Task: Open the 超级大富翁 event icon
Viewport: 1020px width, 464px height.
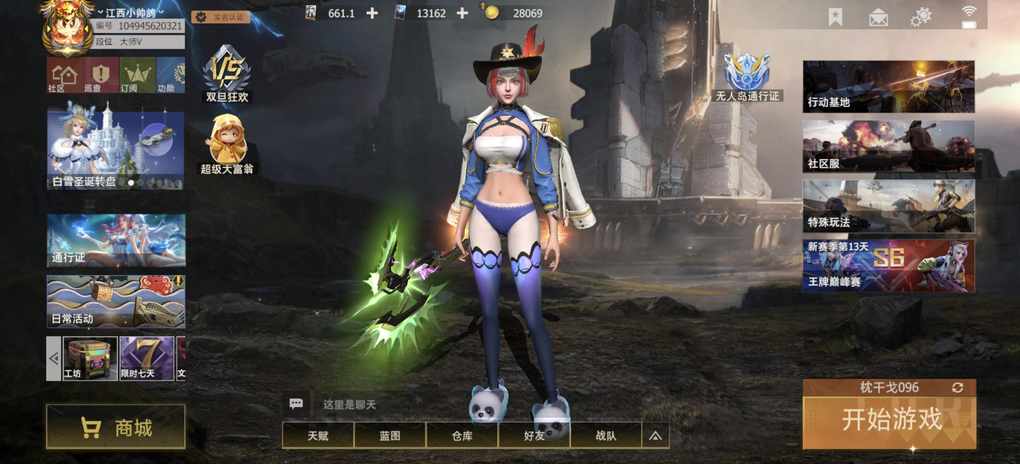Action: pyautogui.click(x=227, y=144)
